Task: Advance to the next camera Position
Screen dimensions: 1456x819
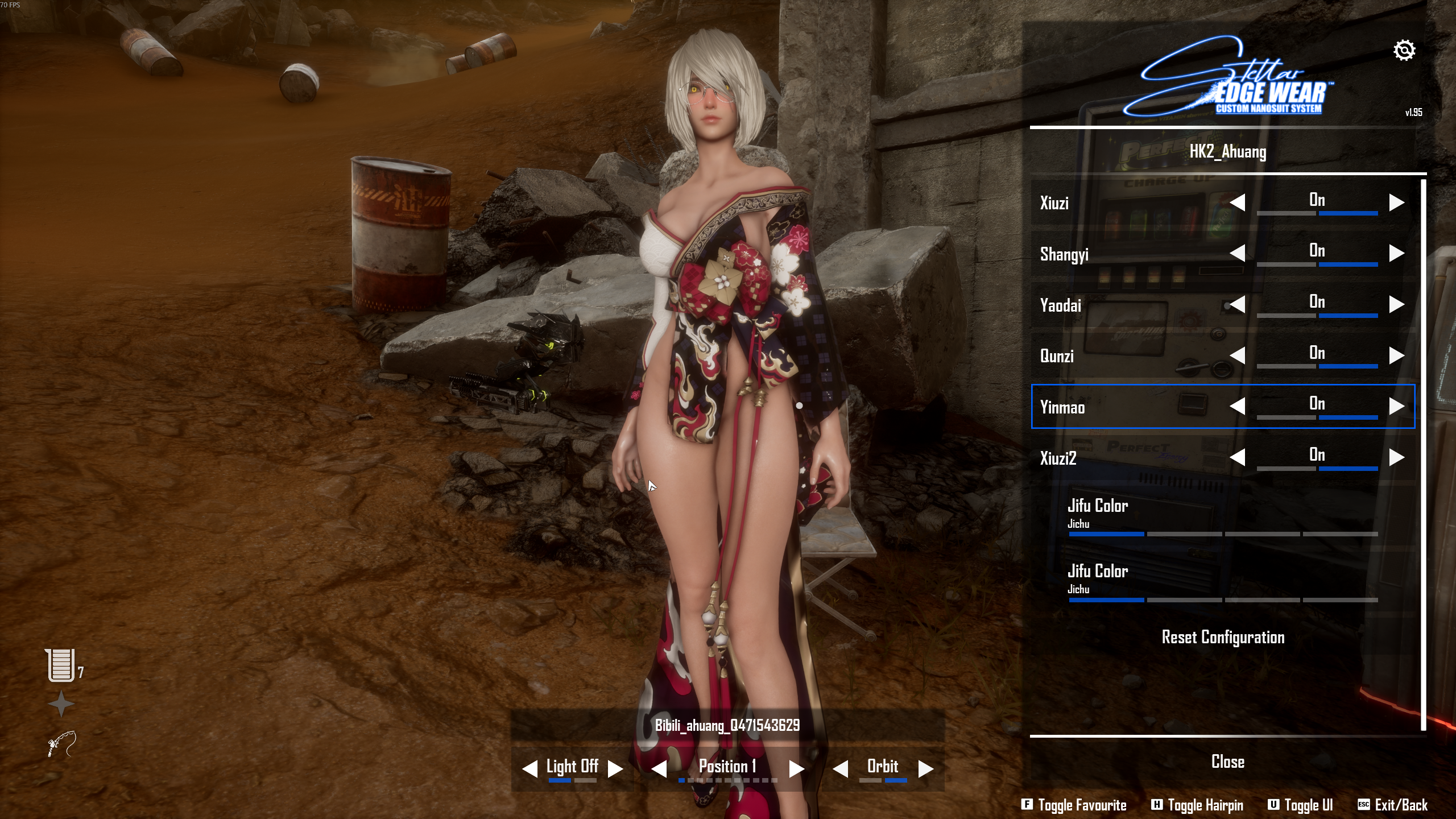Action: coord(796,768)
